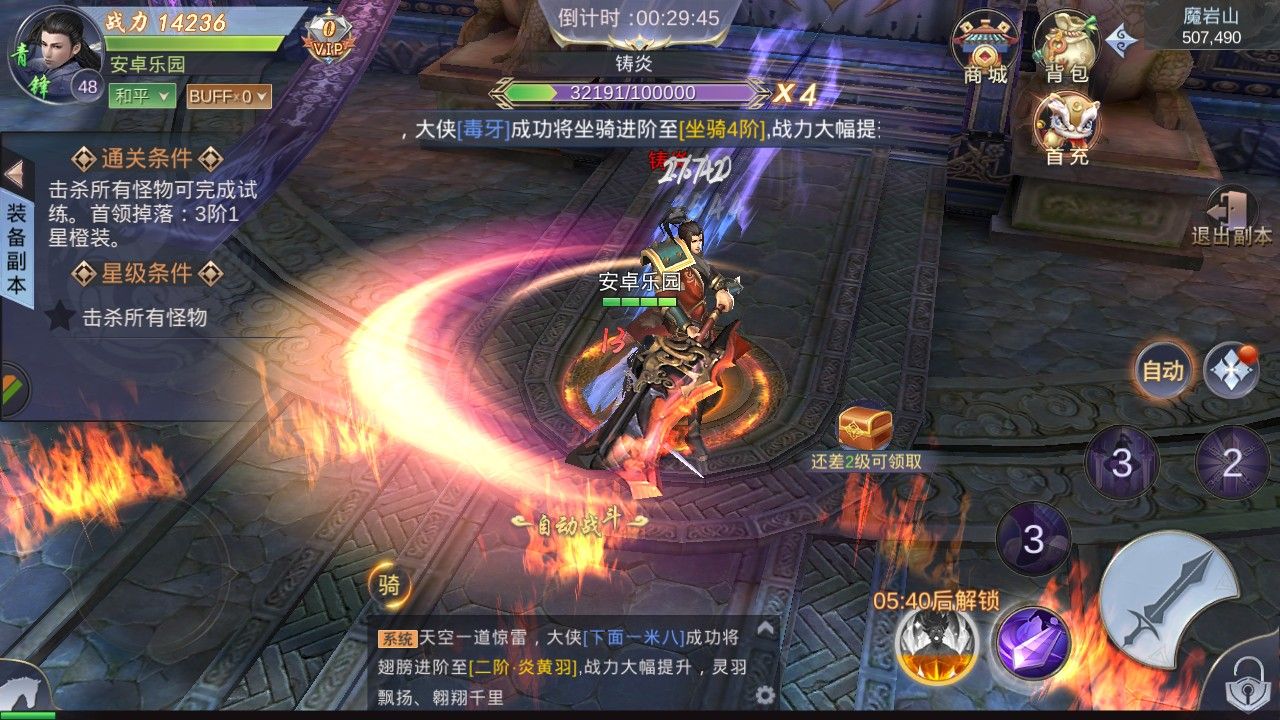Screen dimensions: 1280x720
Task: Open the level reward treasure chest
Action: [x=865, y=425]
